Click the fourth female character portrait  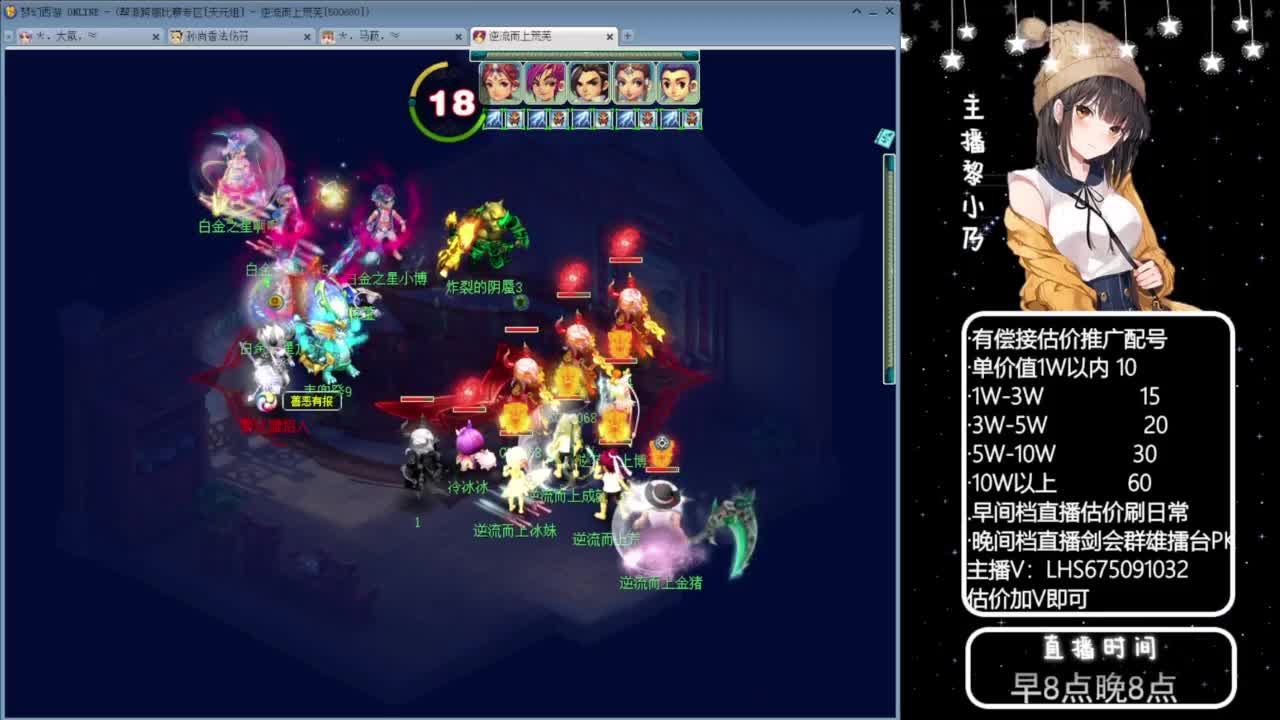(x=632, y=84)
